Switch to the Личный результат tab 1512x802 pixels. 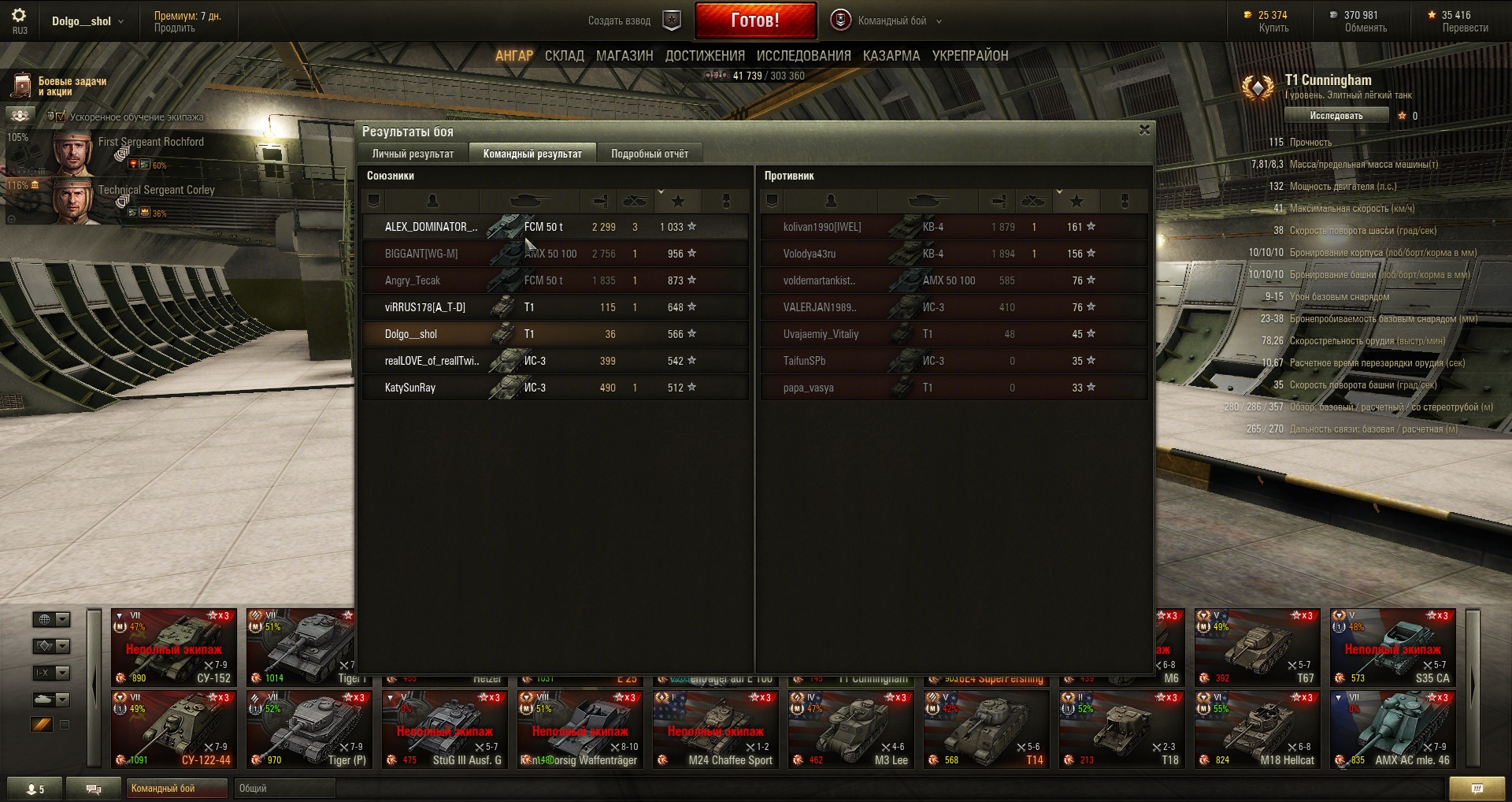(x=413, y=154)
